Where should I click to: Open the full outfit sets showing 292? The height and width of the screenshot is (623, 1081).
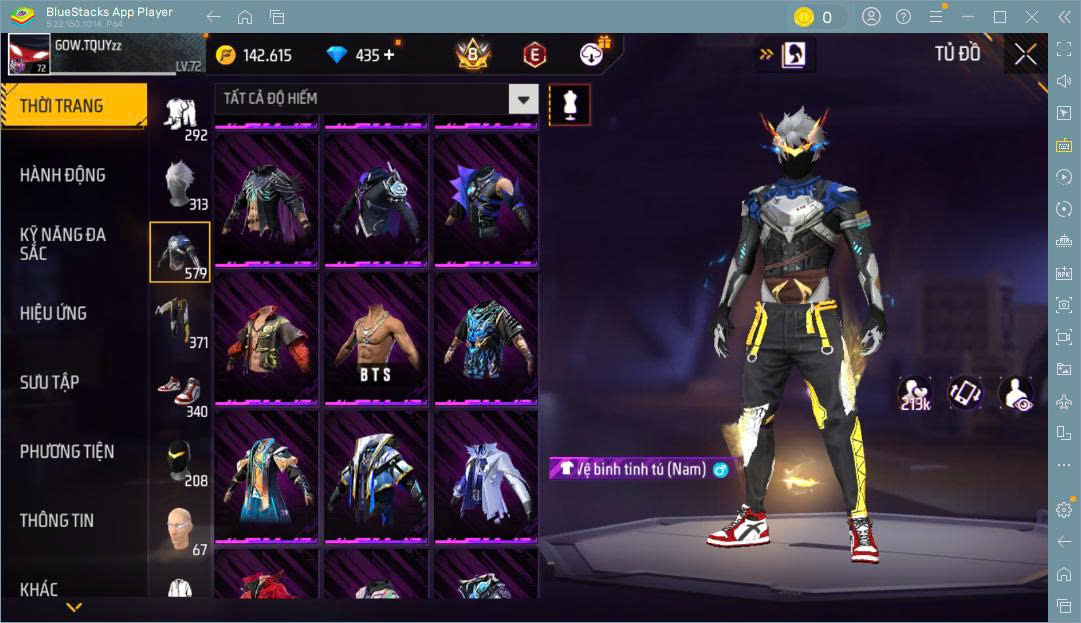(x=180, y=117)
